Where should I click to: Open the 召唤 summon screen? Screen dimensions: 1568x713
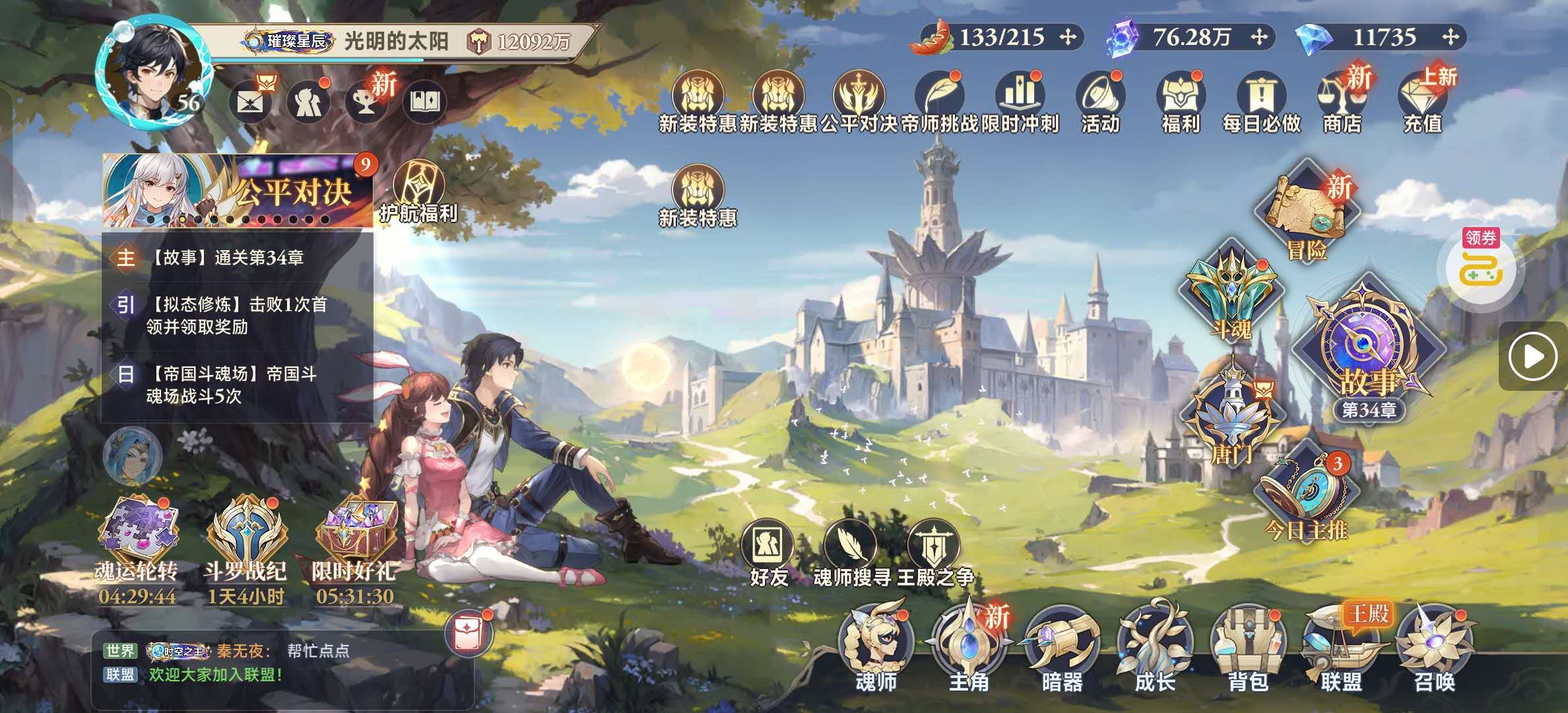pyautogui.click(x=1434, y=647)
